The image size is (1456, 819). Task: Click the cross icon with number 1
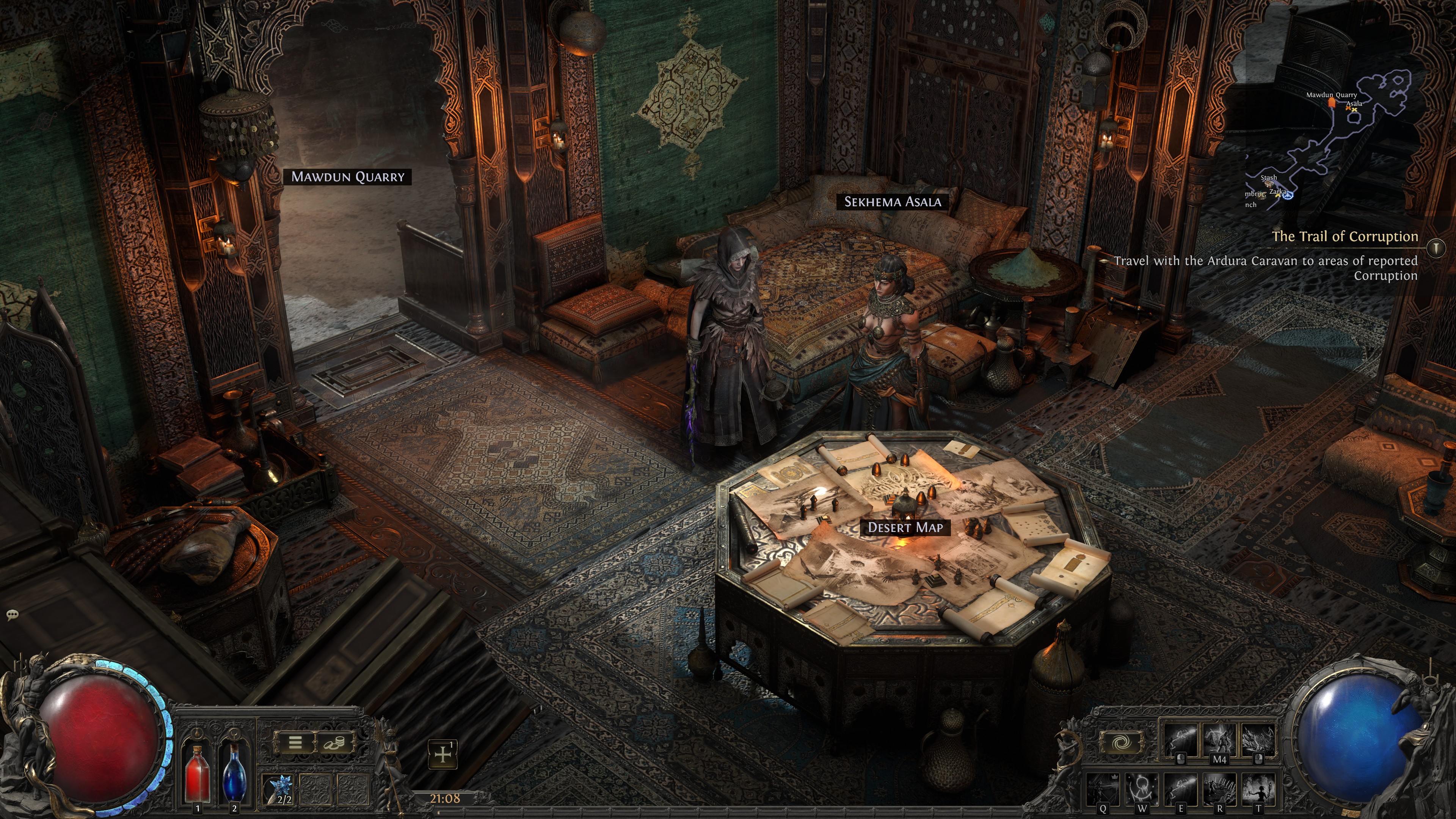(442, 754)
